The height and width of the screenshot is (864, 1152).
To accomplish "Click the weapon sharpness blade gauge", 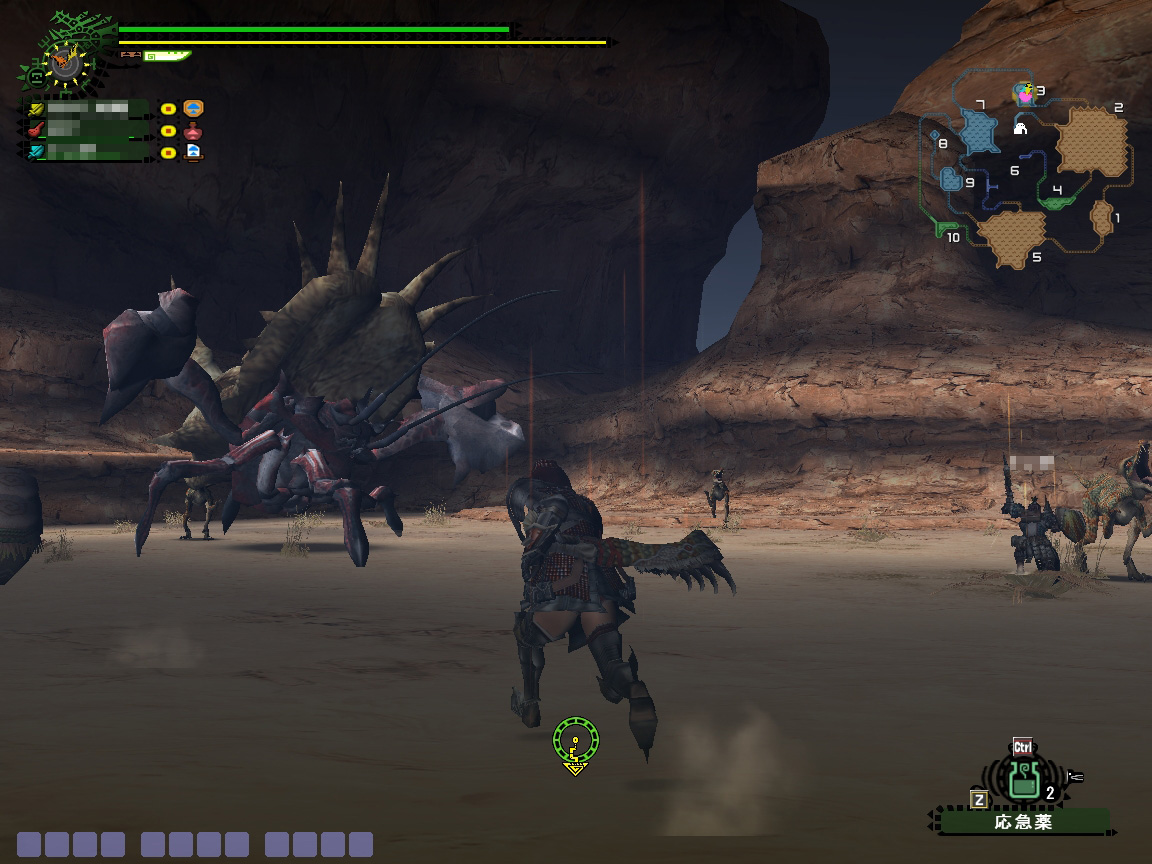I will click(x=166, y=56).
